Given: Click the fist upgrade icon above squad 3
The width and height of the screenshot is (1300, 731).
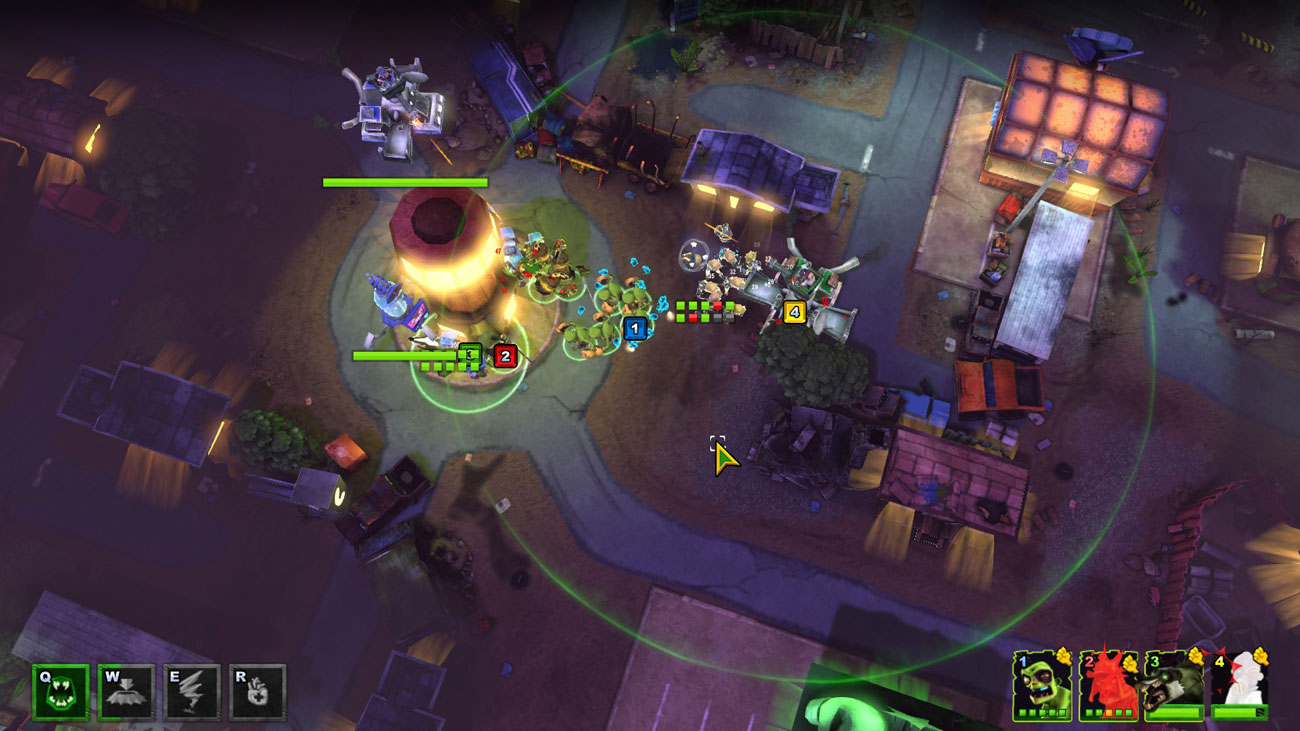Looking at the screenshot, I should tap(1196, 657).
